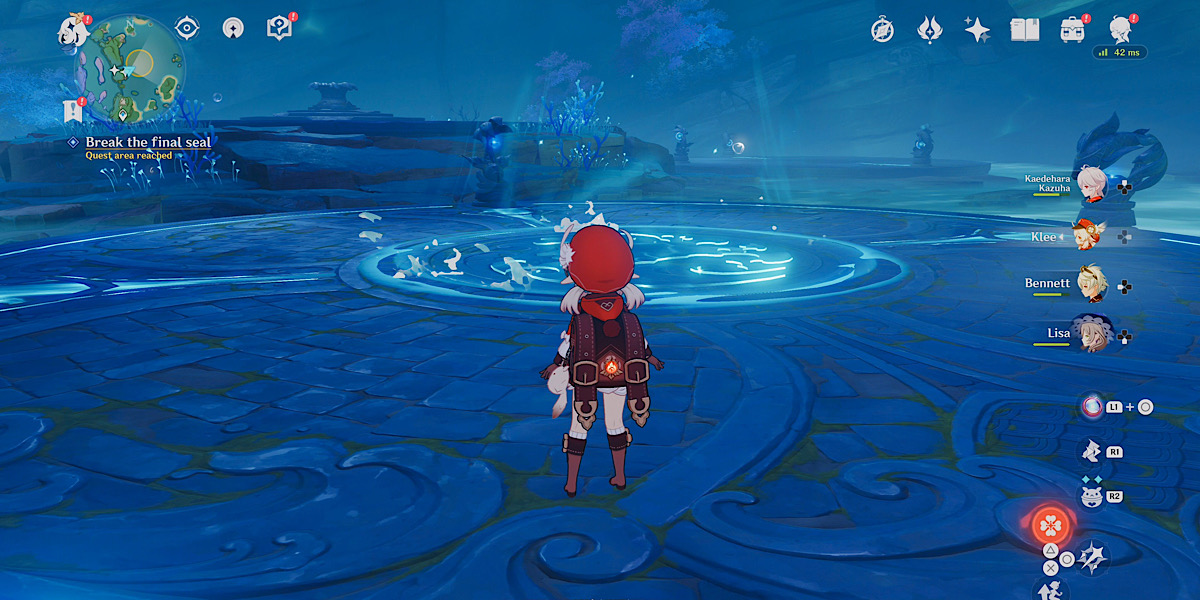
Task: Open the Adventurer Handbook book icon
Action: point(1025,30)
